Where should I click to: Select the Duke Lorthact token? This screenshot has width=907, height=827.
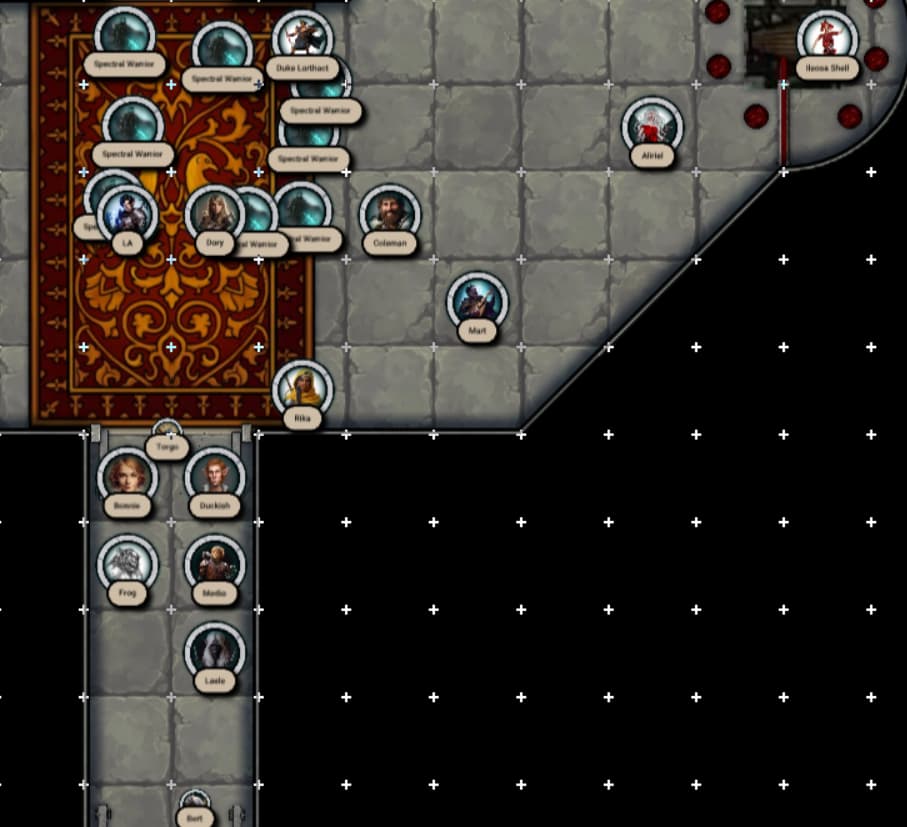(302, 41)
